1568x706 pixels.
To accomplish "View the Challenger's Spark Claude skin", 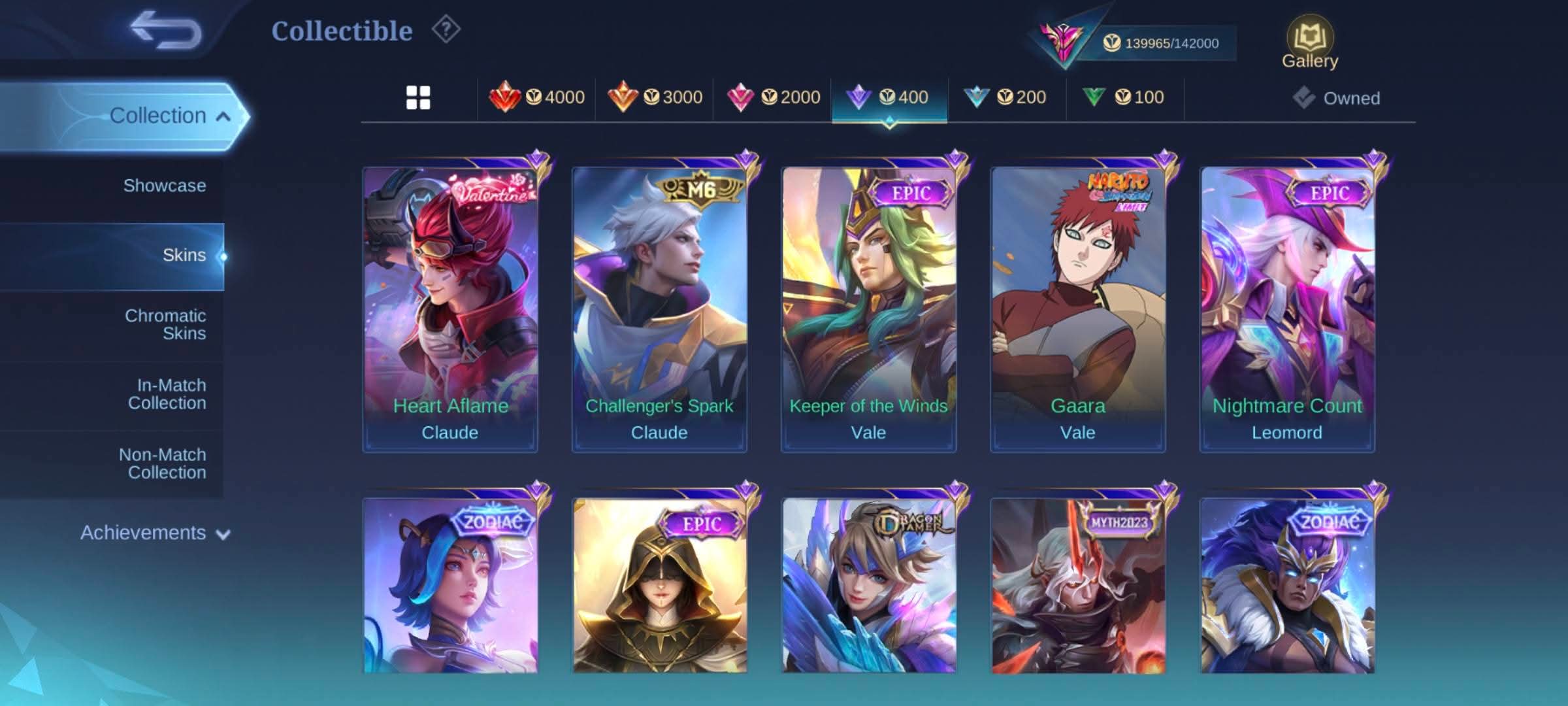I will tap(659, 307).
